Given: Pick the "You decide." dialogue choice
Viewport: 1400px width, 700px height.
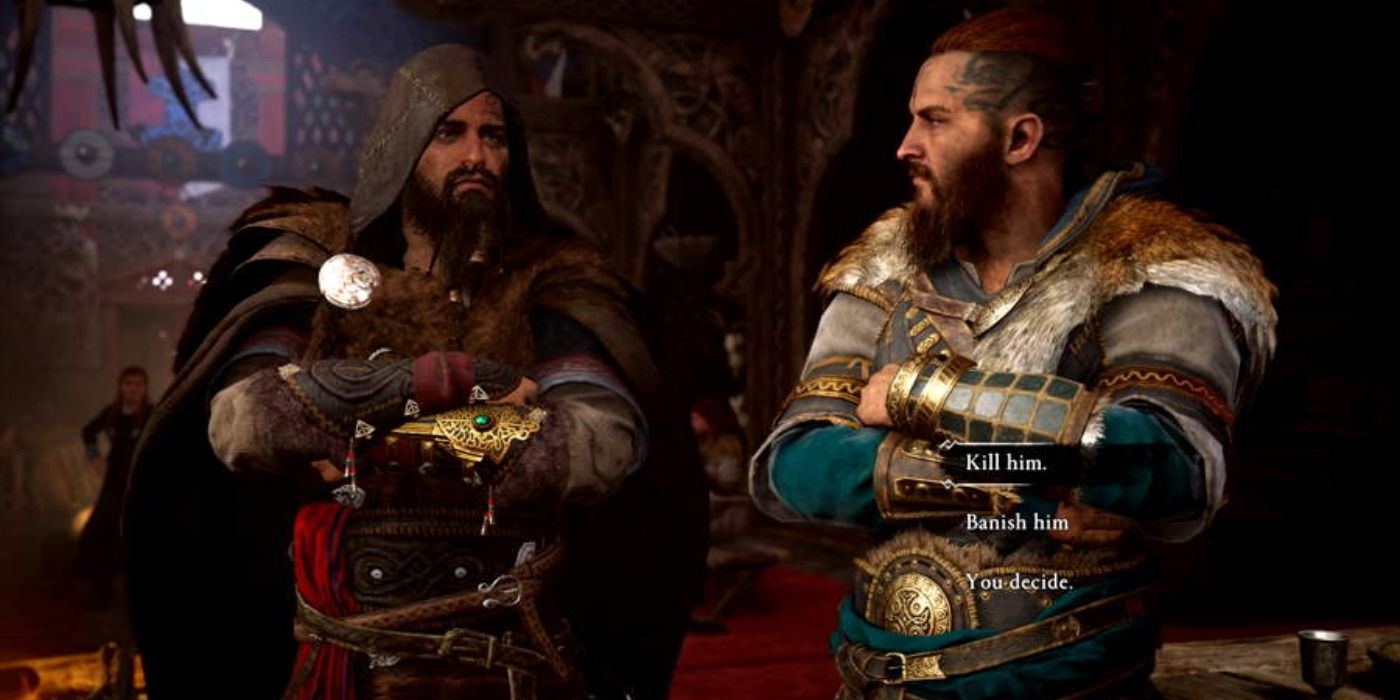Looking at the screenshot, I should (x=1019, y=581).
